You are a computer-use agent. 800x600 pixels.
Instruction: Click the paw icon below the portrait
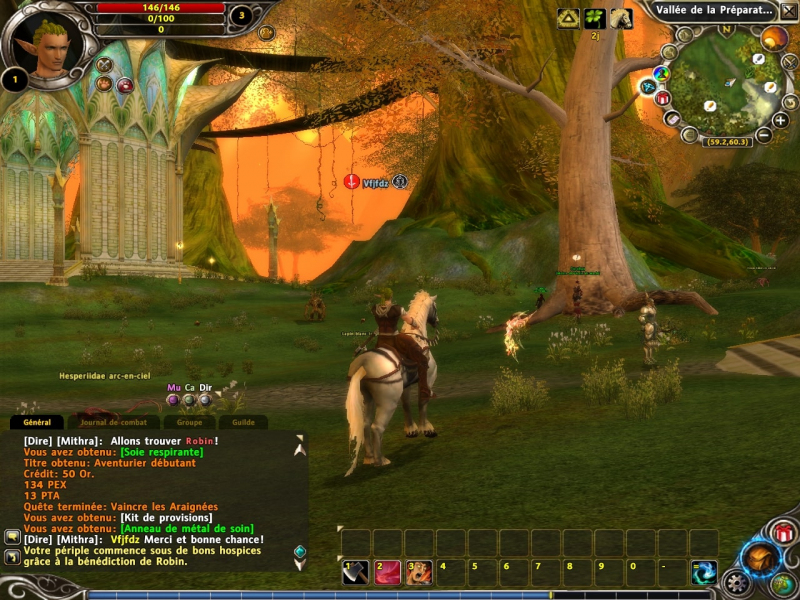[x=104, y=84]
